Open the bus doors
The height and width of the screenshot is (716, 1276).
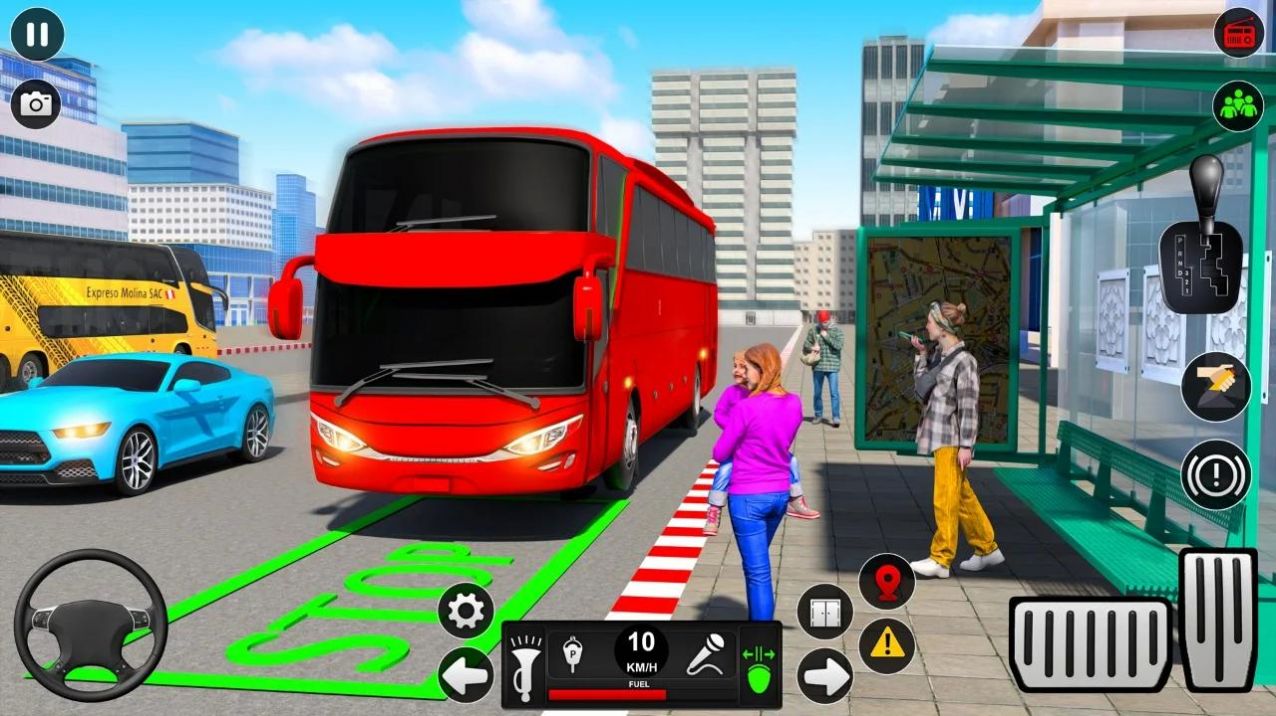825,612
